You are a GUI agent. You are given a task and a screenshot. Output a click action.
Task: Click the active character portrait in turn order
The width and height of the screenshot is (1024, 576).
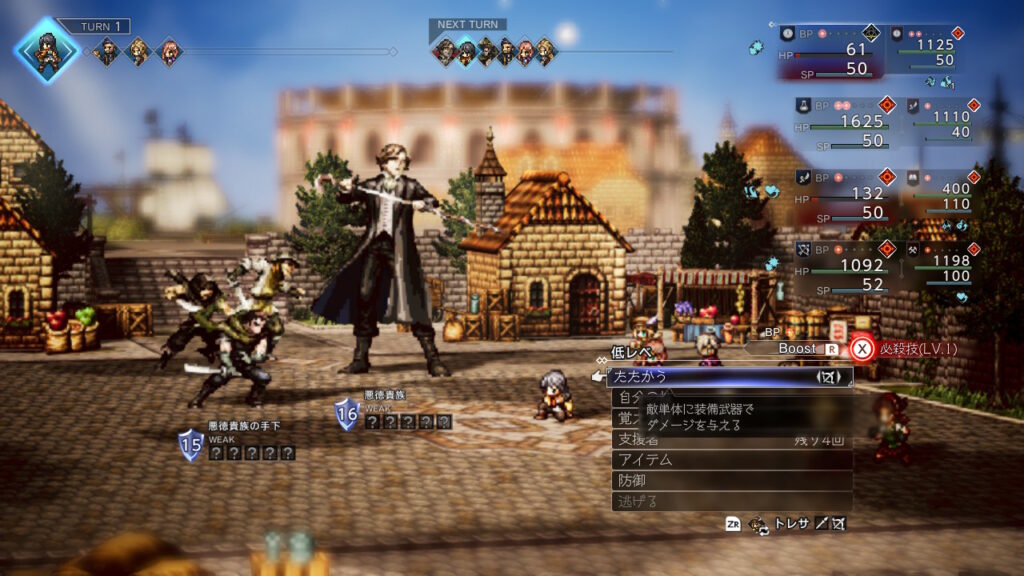(46, 49)
